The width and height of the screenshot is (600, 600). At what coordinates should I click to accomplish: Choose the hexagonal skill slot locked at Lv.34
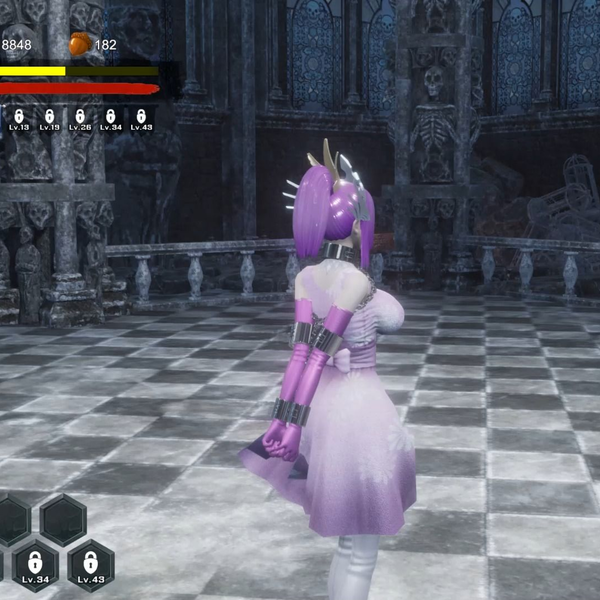[35, 565]
